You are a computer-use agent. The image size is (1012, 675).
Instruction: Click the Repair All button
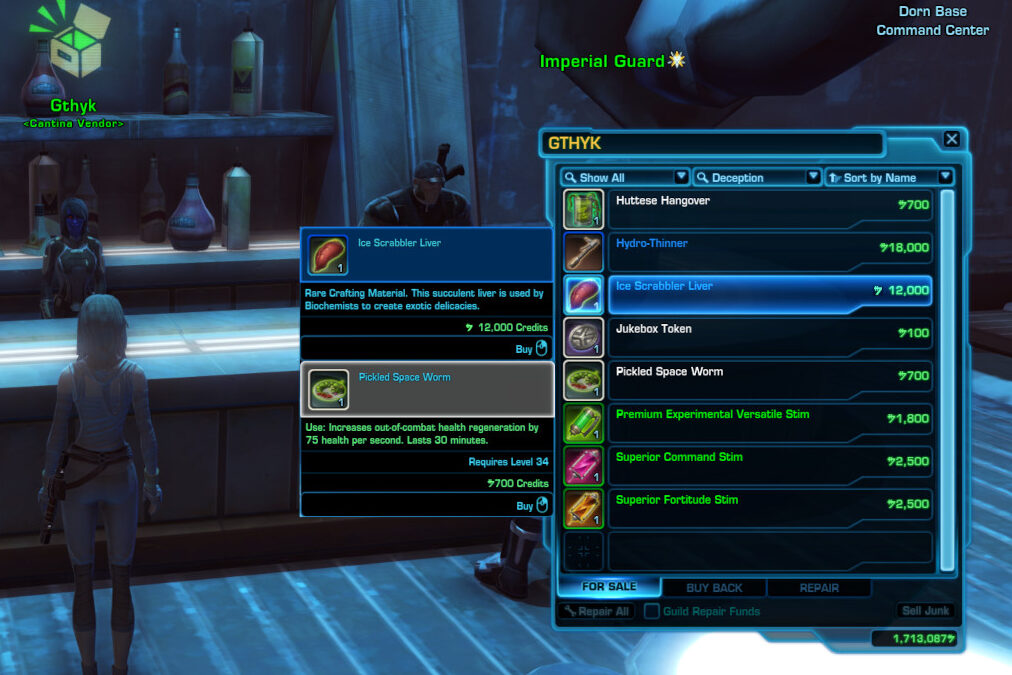click(x=597, y=611)
